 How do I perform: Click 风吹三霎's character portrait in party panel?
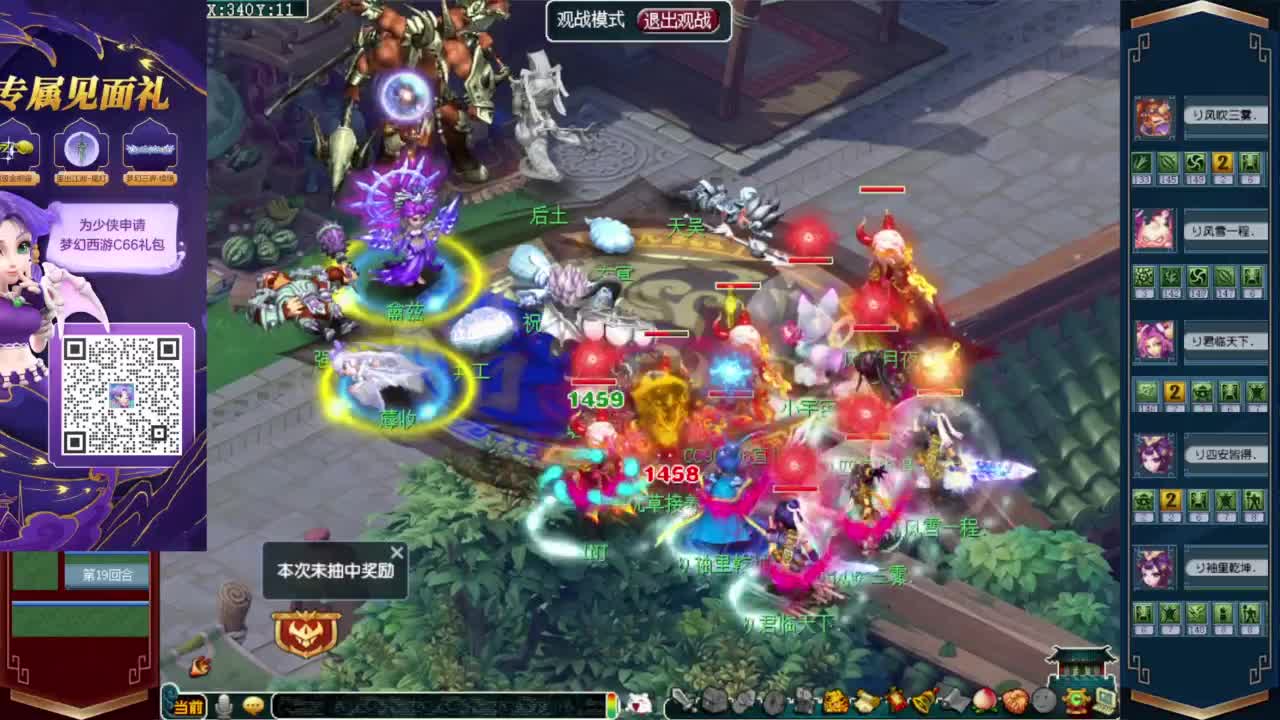tap(1152, 118)
